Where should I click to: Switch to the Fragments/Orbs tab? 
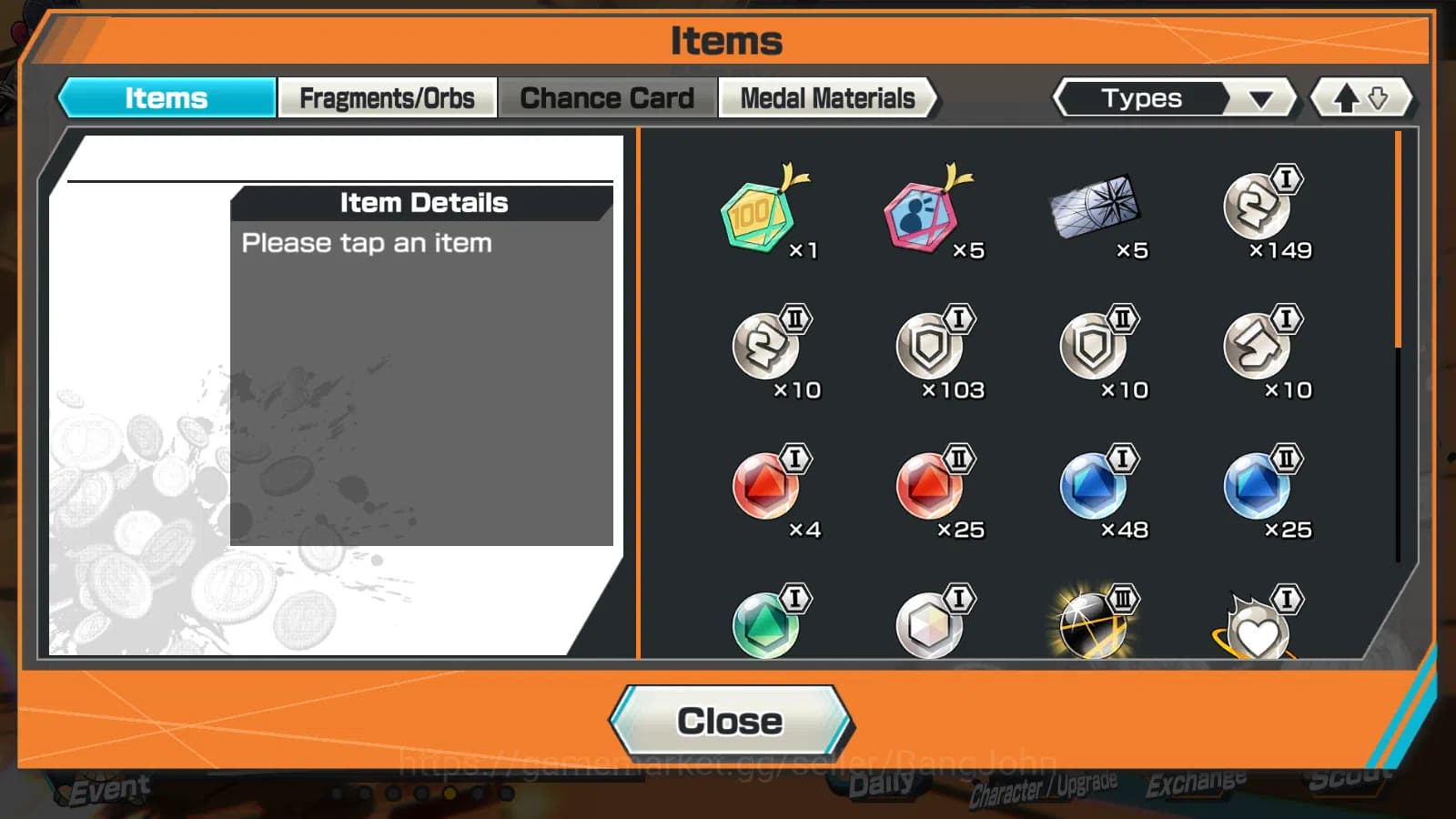[388, 97]
